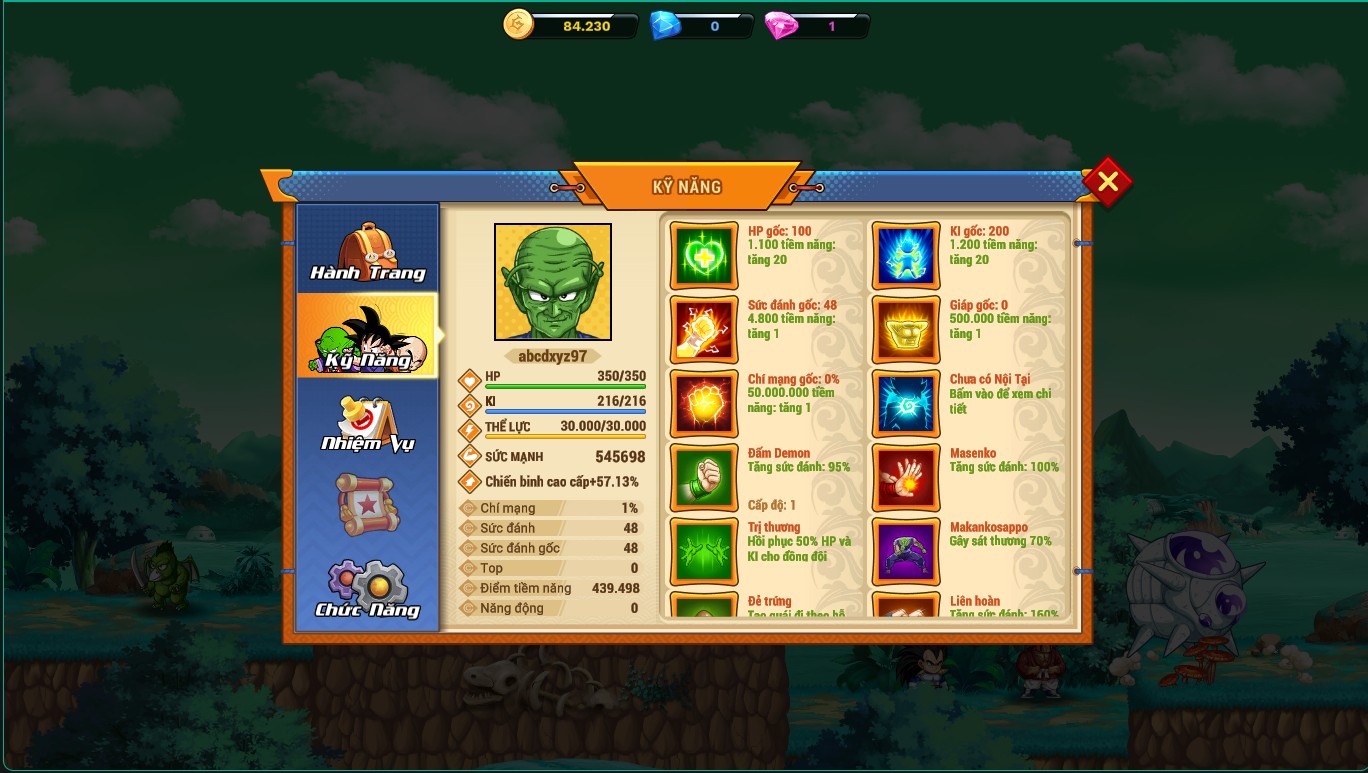Viewport: 1368px width, 773px height.
Task: Upgrade the KI gốc stat icon
Action: pyautogui.click(x=906, y=255)
